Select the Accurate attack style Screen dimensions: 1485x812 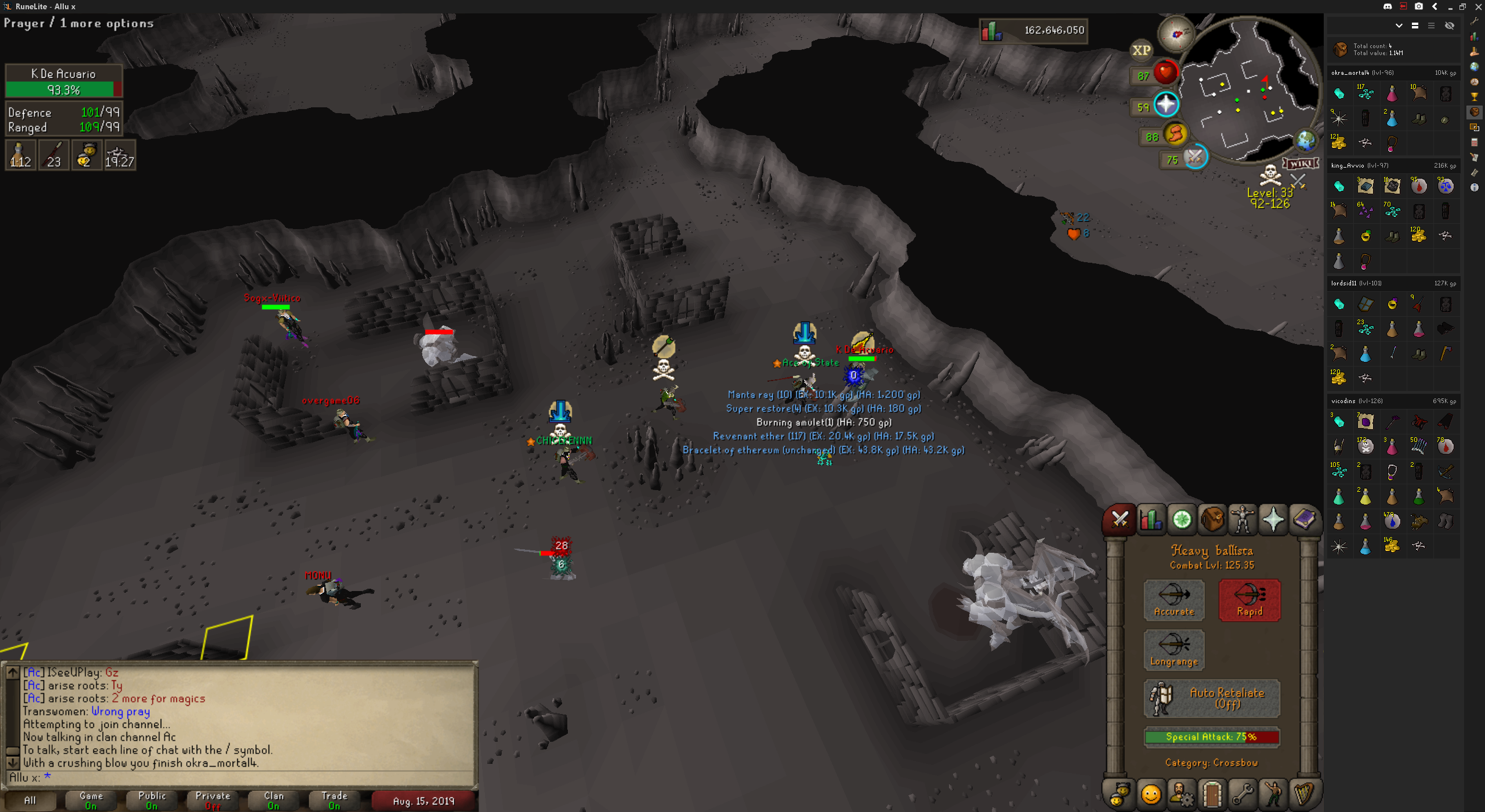[x=1173, y=600]
